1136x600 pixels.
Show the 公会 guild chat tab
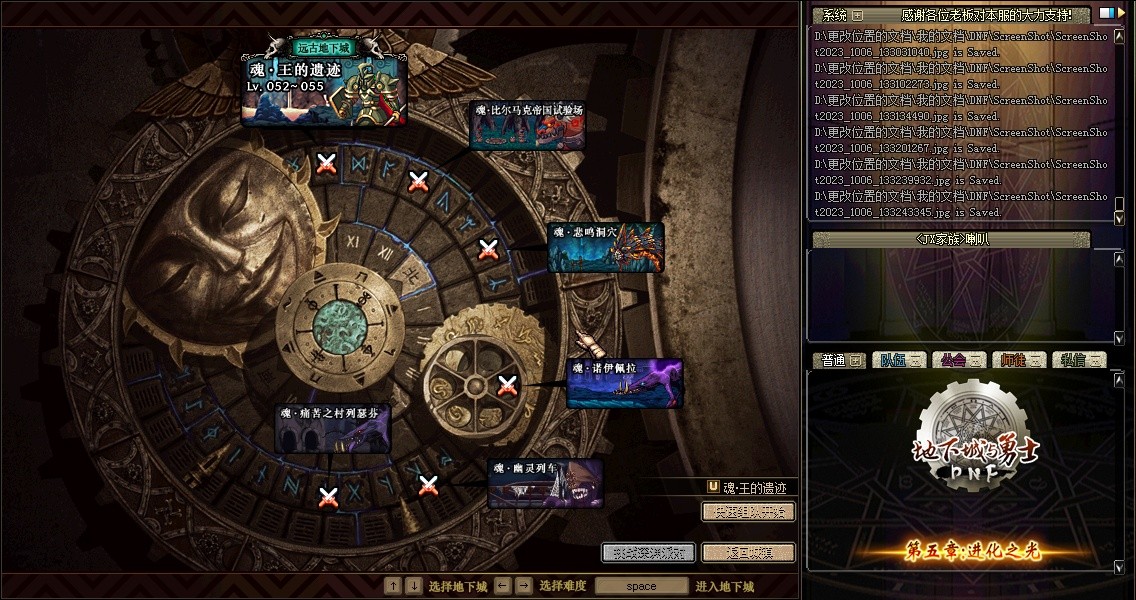pyautogui.click(x=959, y=360)
